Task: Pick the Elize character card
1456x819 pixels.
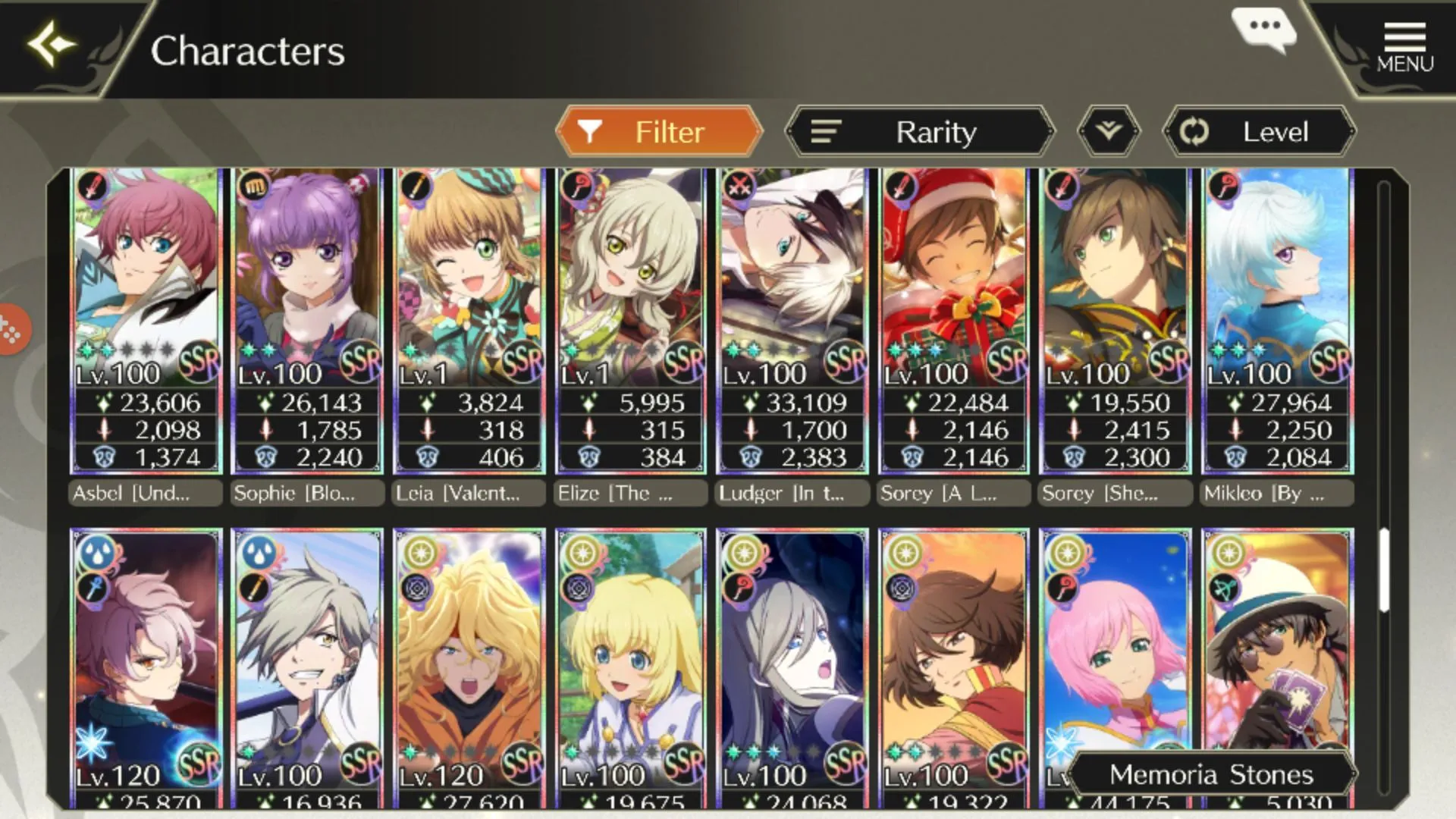Action: pos(630,320)
